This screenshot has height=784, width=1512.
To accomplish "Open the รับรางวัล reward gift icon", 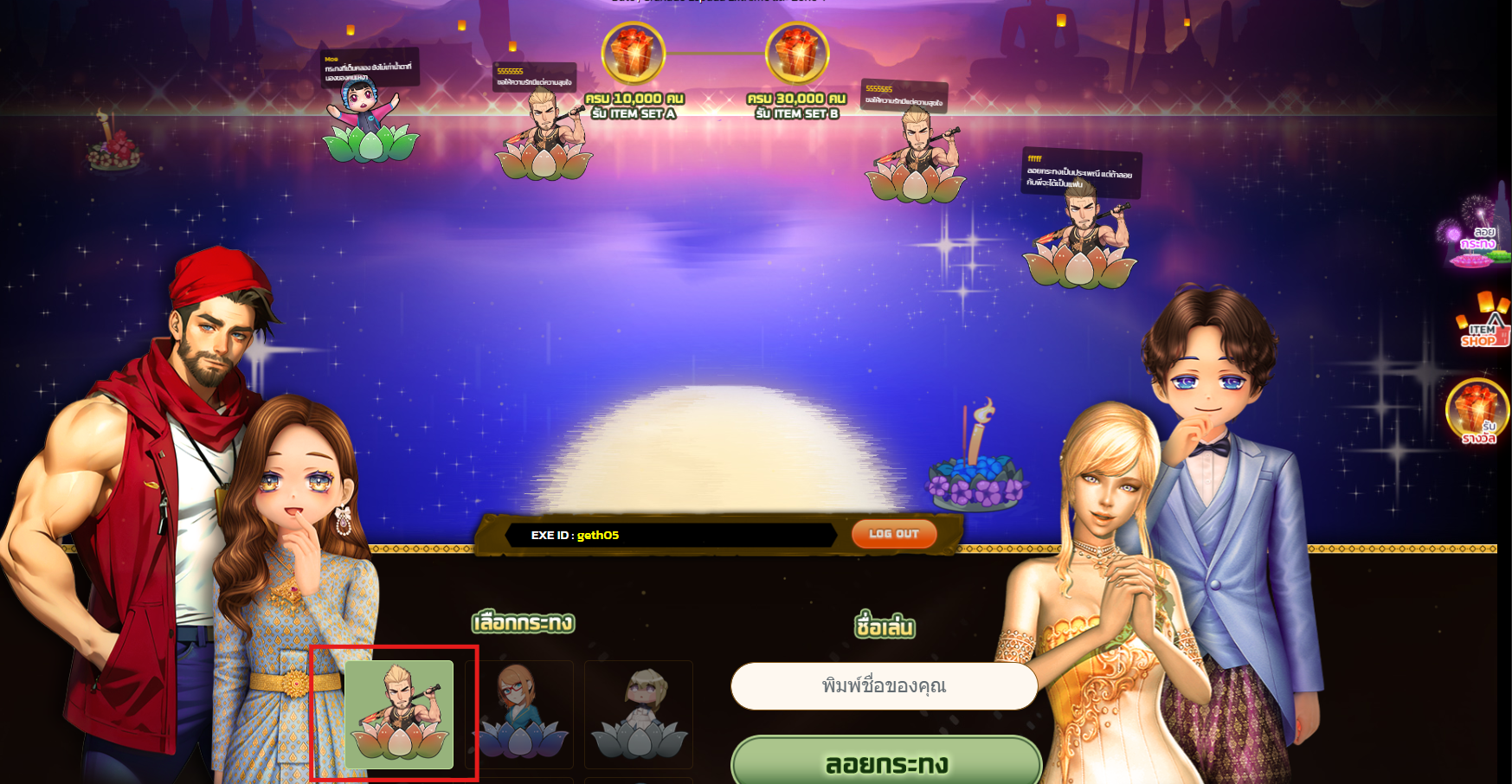I will tap(1477, 412).
